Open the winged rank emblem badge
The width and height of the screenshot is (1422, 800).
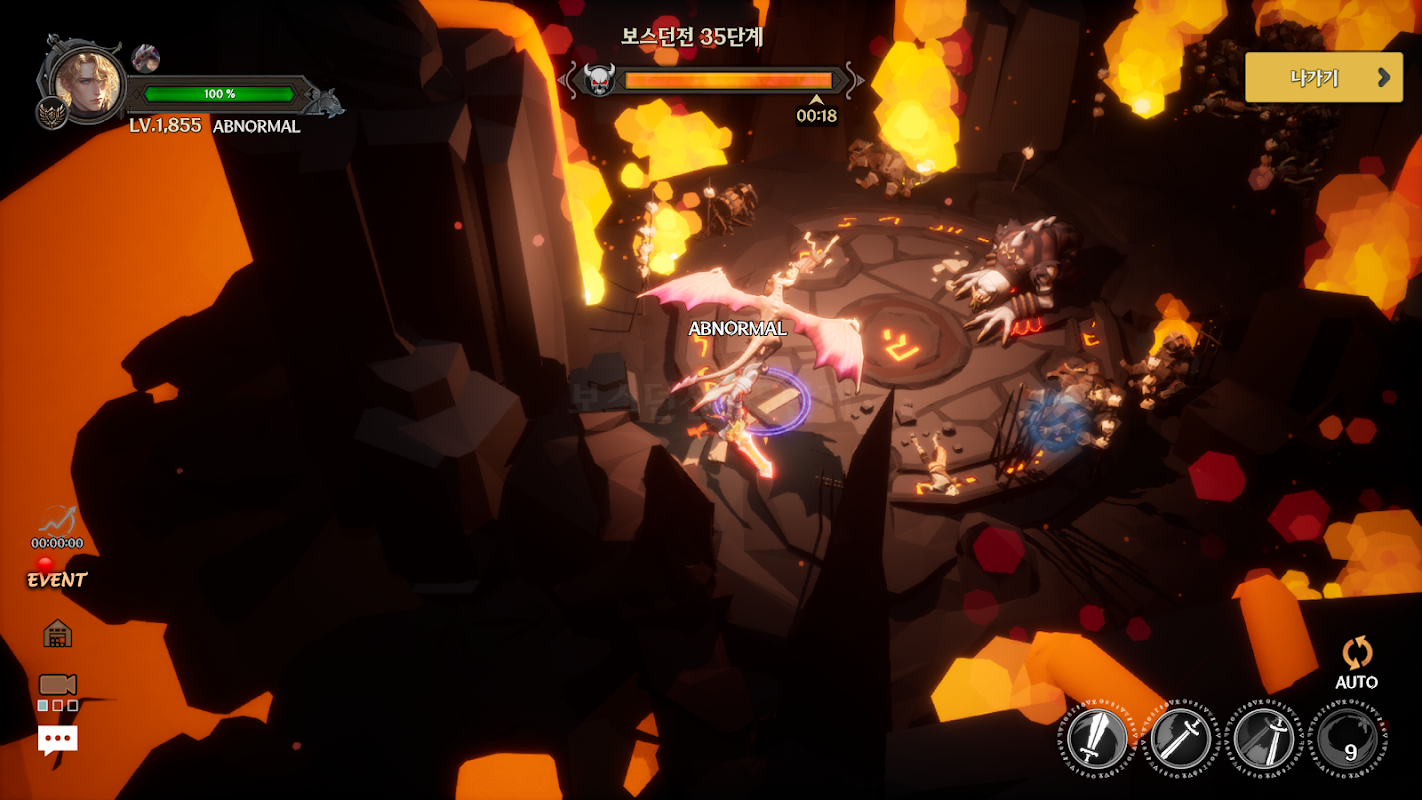click(x=52, y=113)
